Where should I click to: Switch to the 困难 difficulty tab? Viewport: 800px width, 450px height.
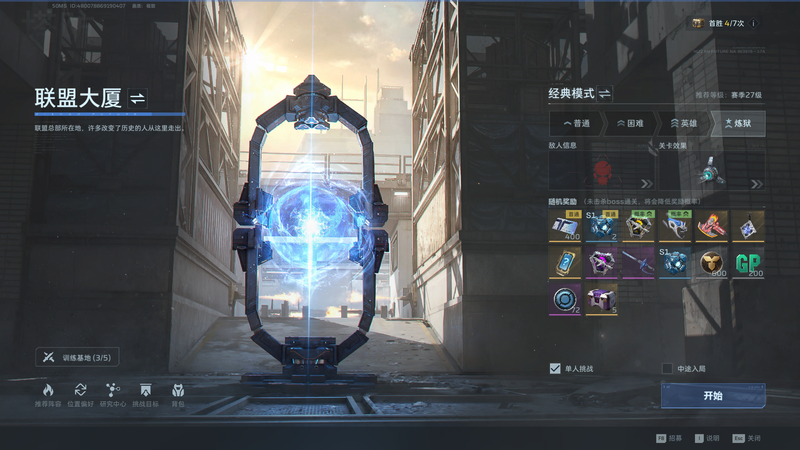630,123
